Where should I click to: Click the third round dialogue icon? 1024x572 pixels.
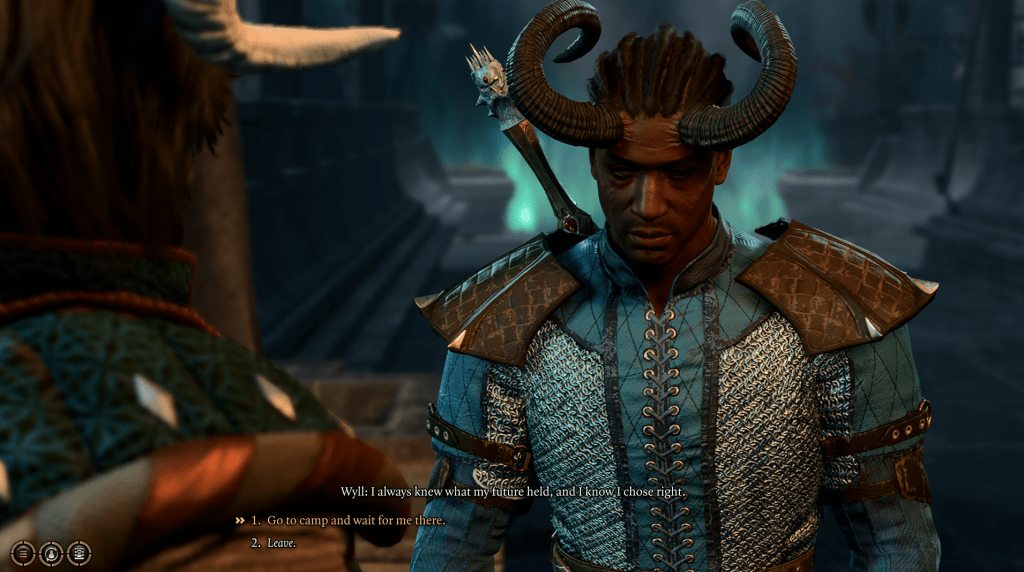click(79, 551)
